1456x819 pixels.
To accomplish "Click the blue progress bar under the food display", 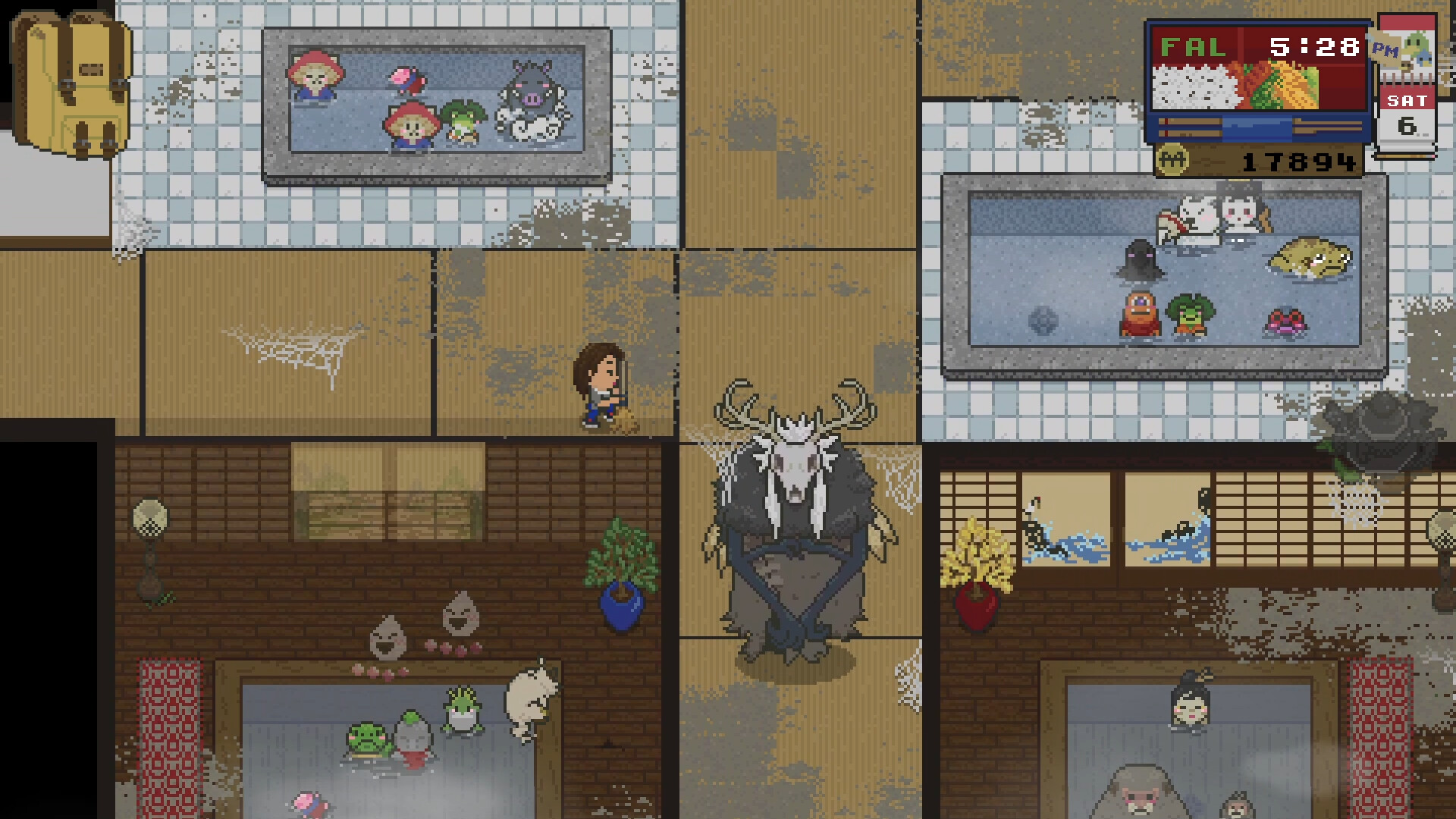I will pos(1258,127).
